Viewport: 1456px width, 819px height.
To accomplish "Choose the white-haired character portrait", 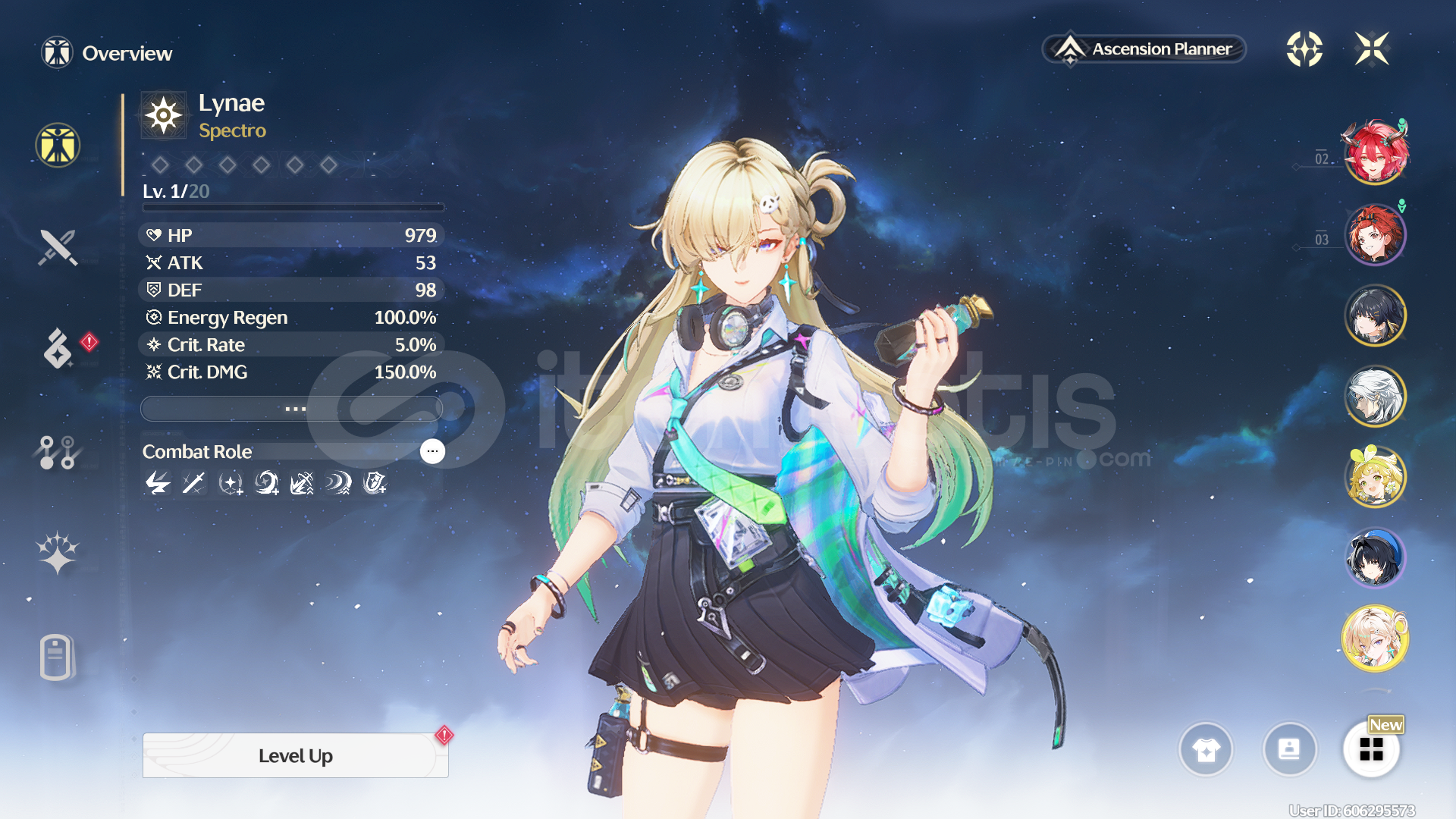I will coord(1375,396).
